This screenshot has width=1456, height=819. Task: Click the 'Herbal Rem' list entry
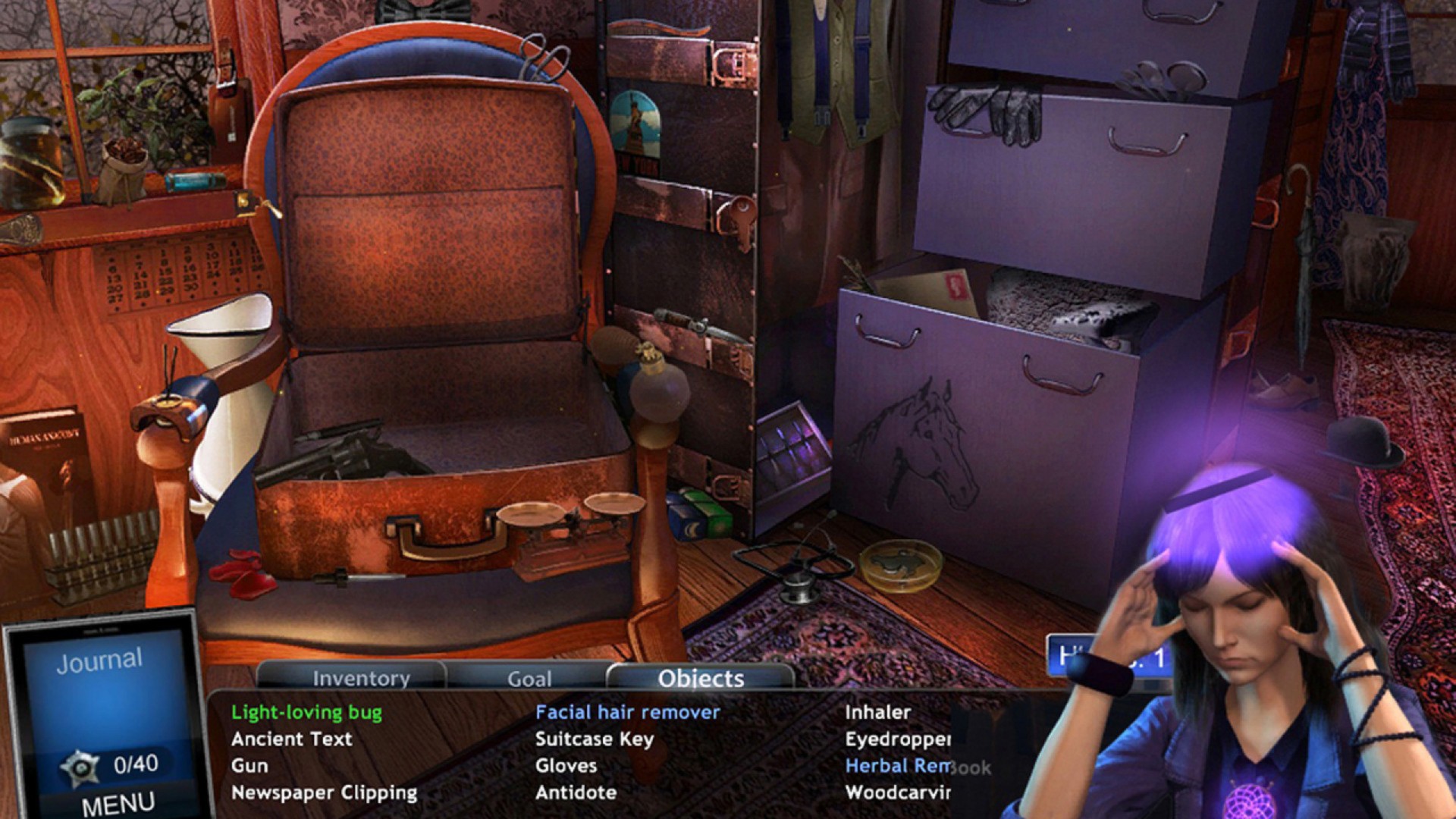click(897, 766)
